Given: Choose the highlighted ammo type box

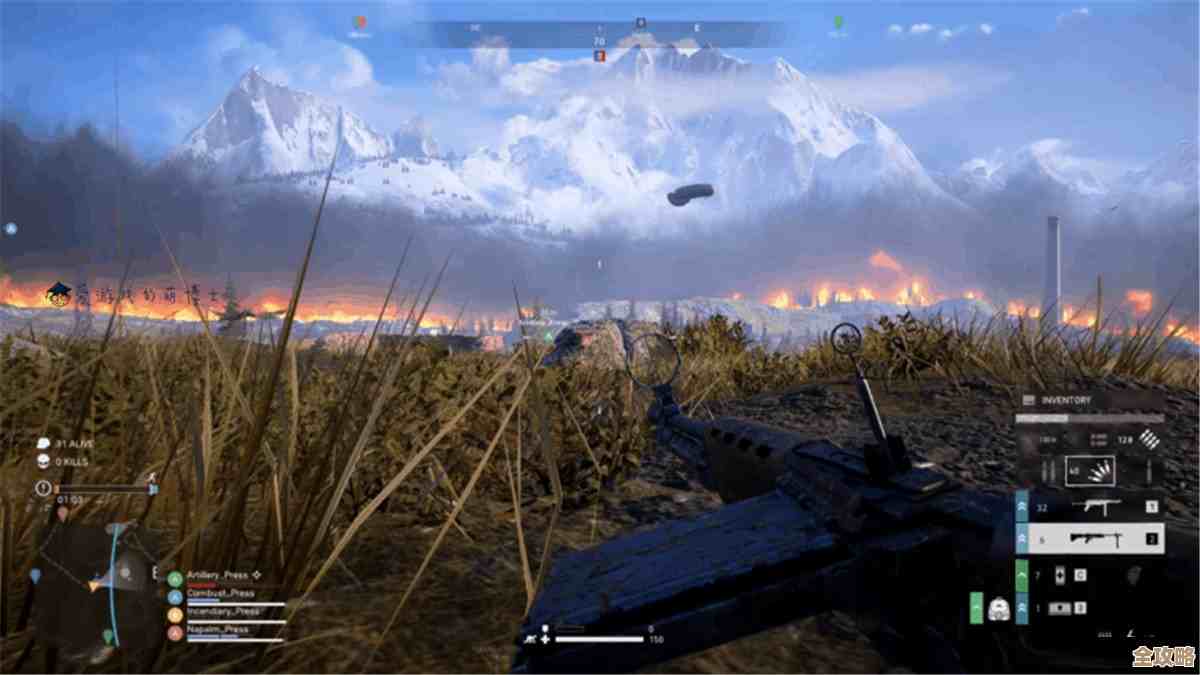Looking at the screenshot, I should (1089, 470).
